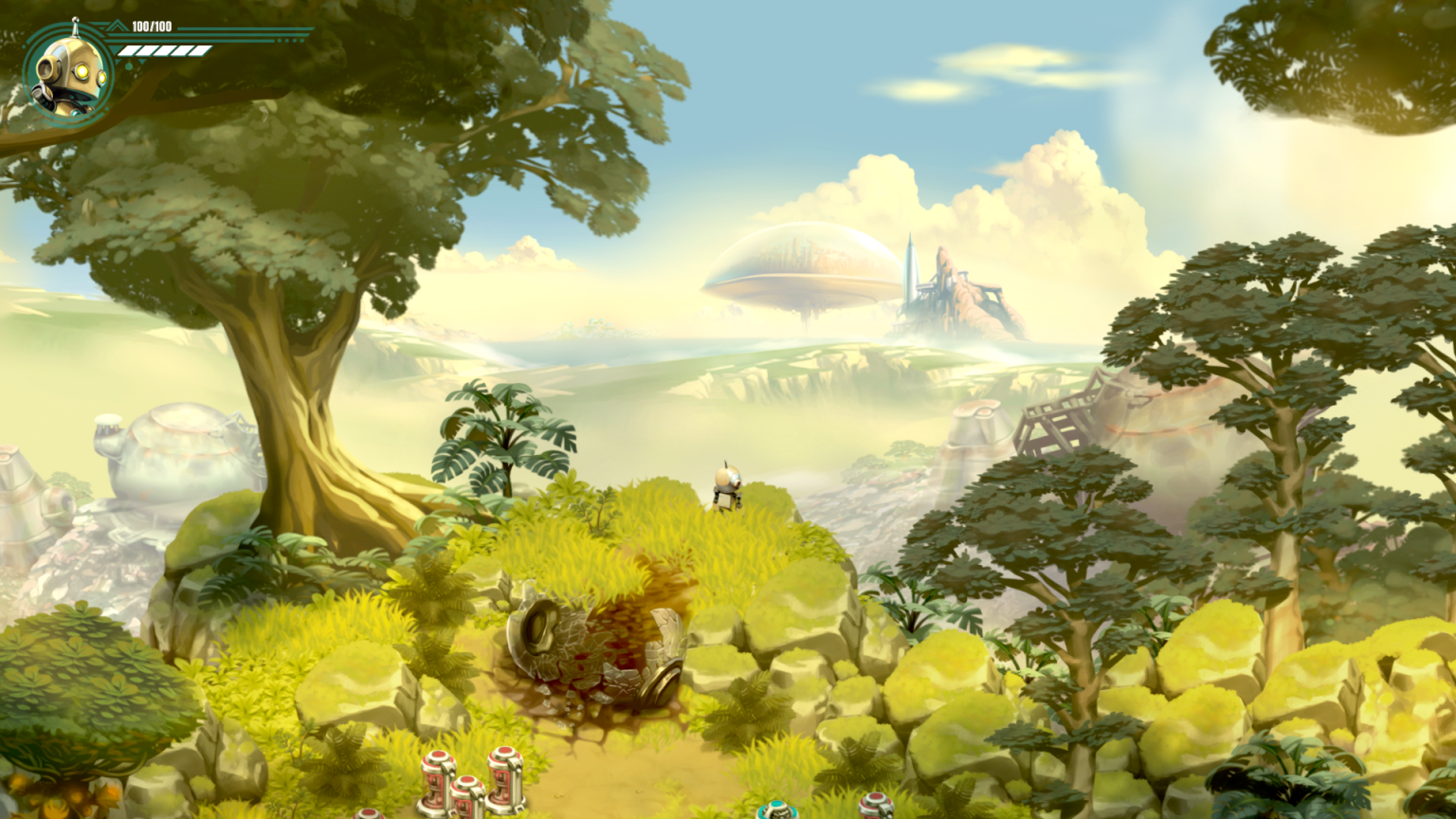Select the tall red canister near the path
The height and width of the screenshot is (819, 1456).
504,777
